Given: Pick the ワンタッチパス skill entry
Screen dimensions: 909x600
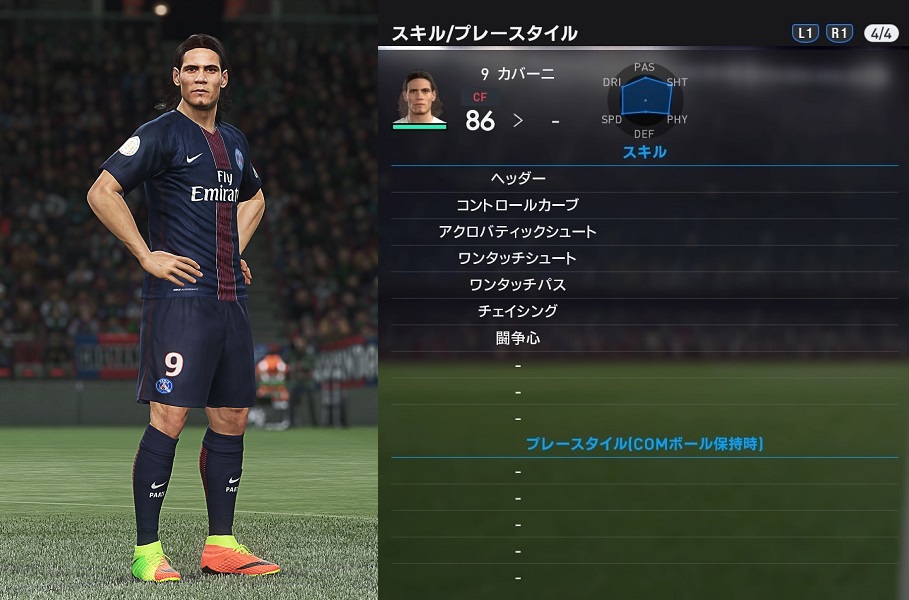Looking at the screenshot, I should click(518, 285).
